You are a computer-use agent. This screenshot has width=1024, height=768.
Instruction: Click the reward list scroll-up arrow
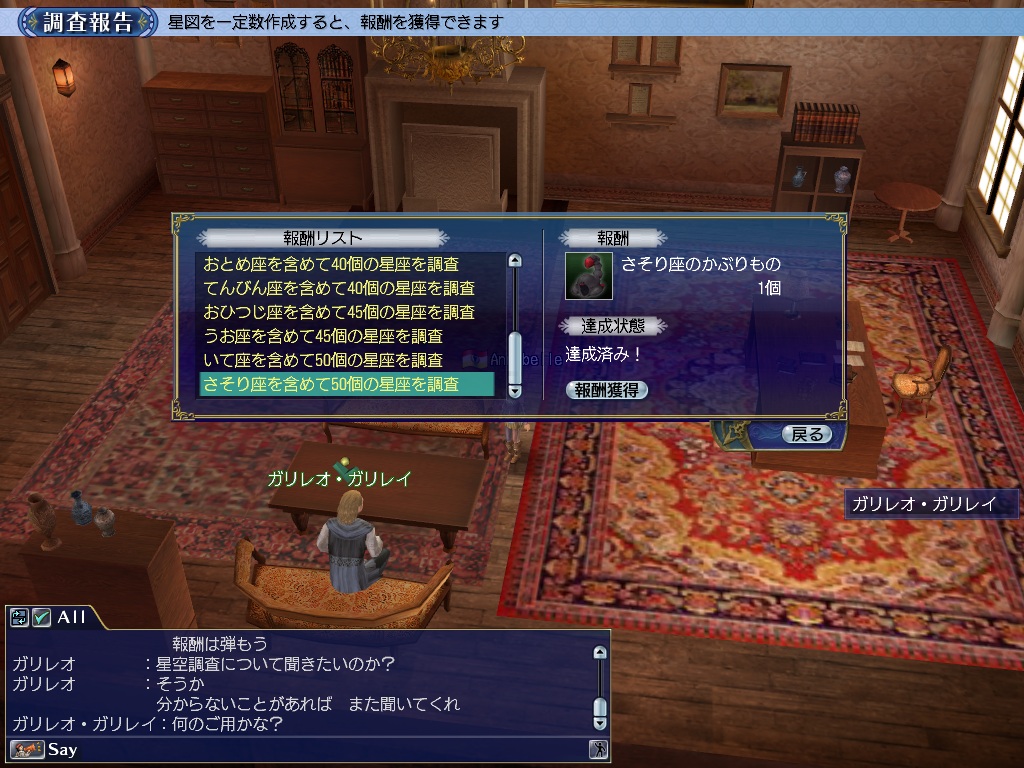(515, 261)
